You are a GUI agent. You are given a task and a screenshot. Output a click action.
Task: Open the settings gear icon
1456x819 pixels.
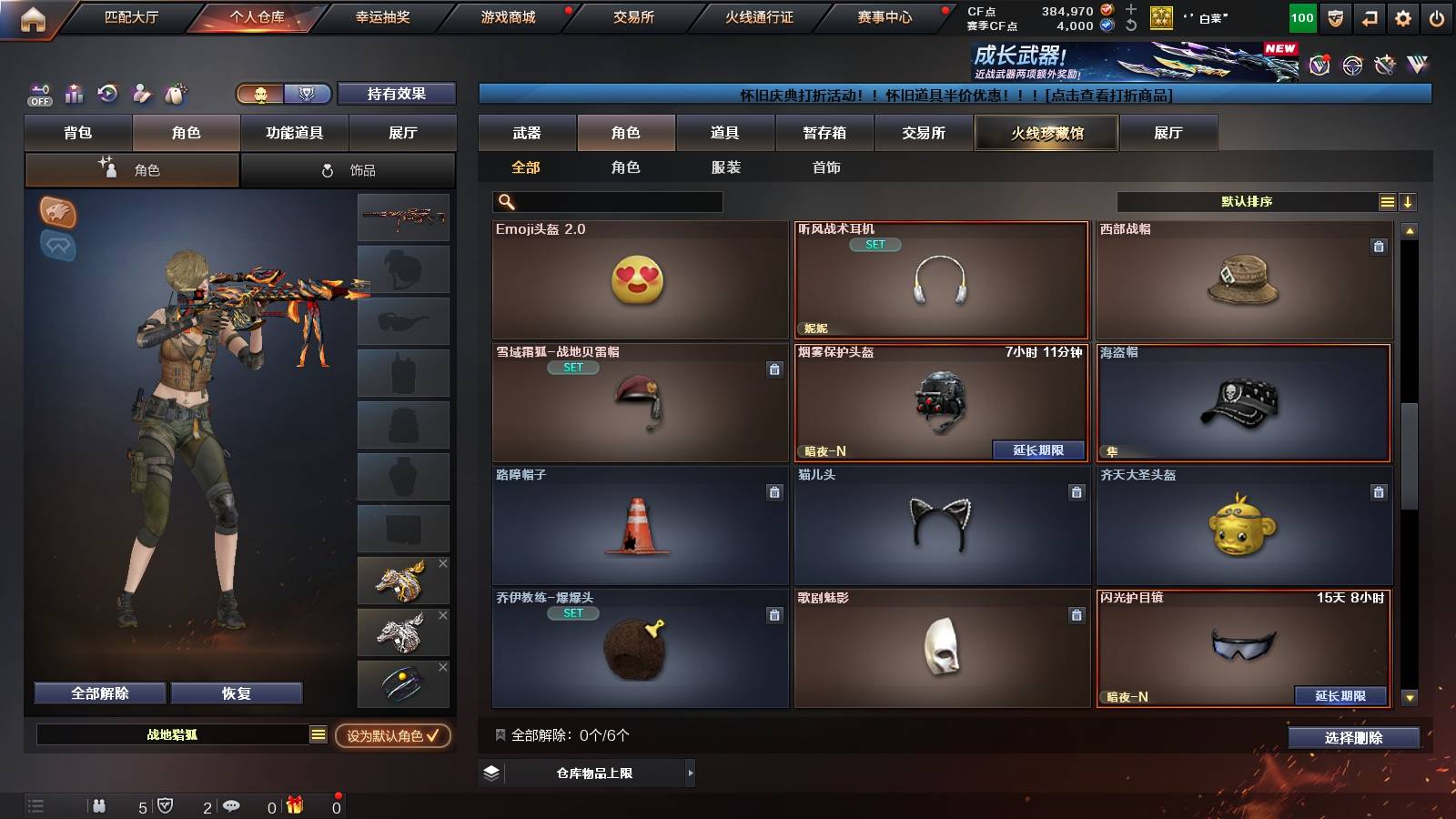[1402, 15]
